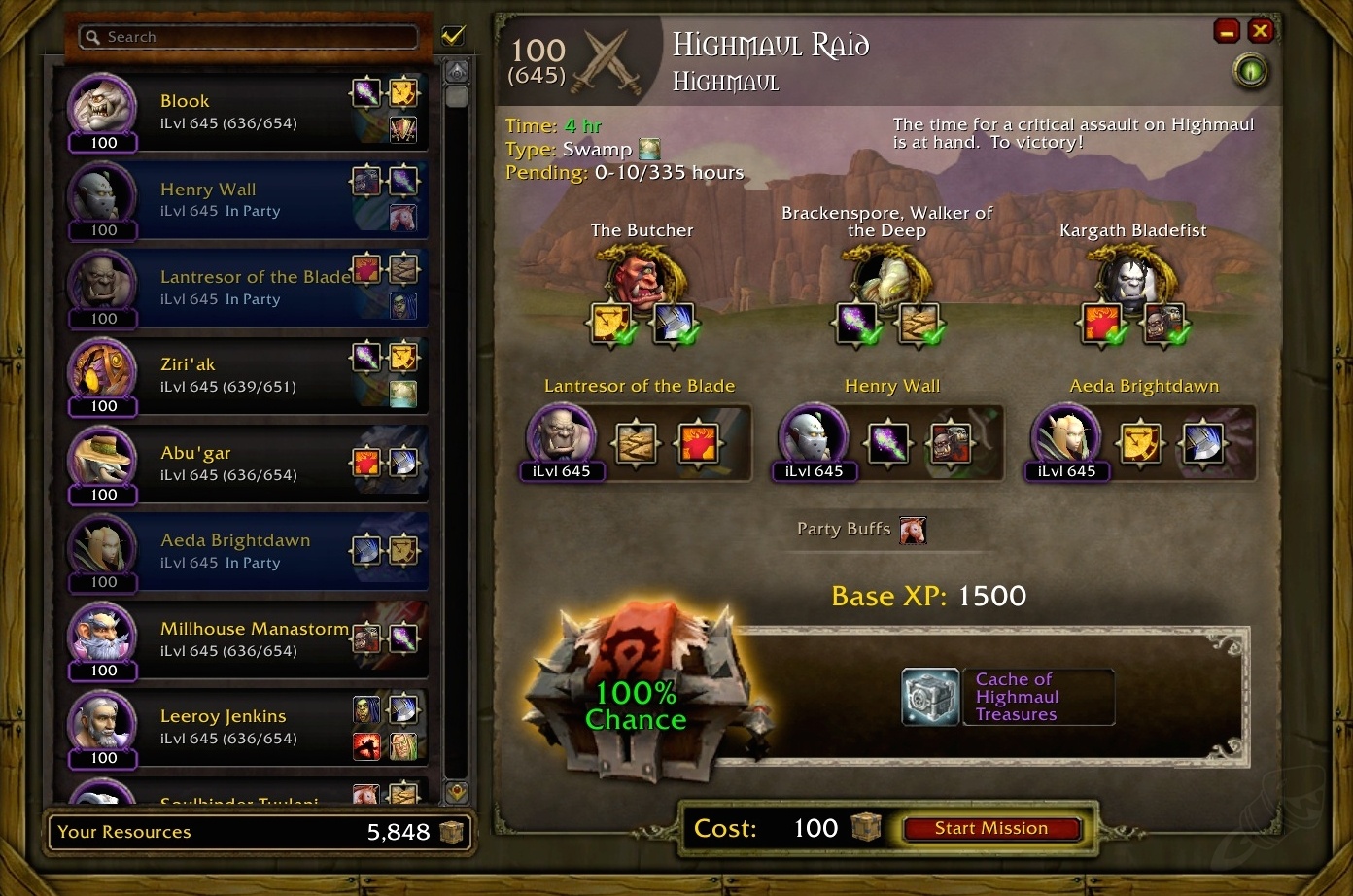The image size is (1353, 896).
Task: Click the Brackenspore enemy portrait
Action: coord(886,275)
